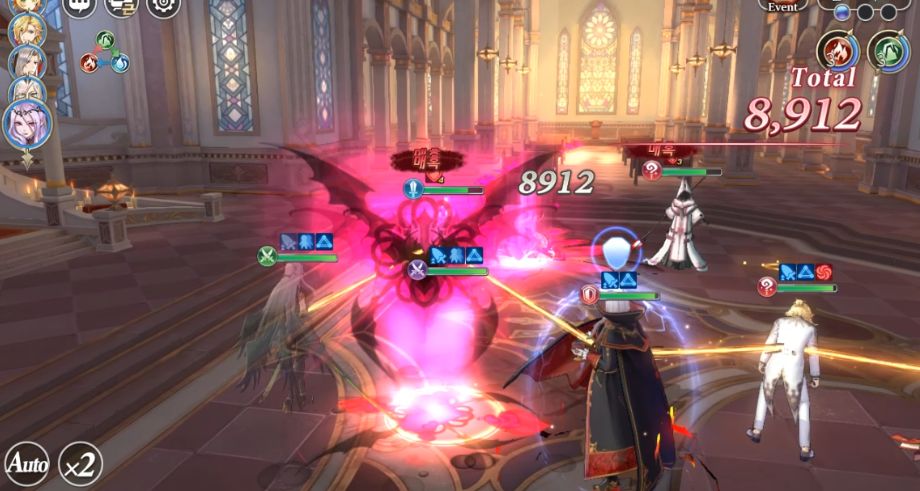This screenshot has width=920, height=491.
Task: Activate the green earth soul skill icon
Action: [x=887, y=50]
